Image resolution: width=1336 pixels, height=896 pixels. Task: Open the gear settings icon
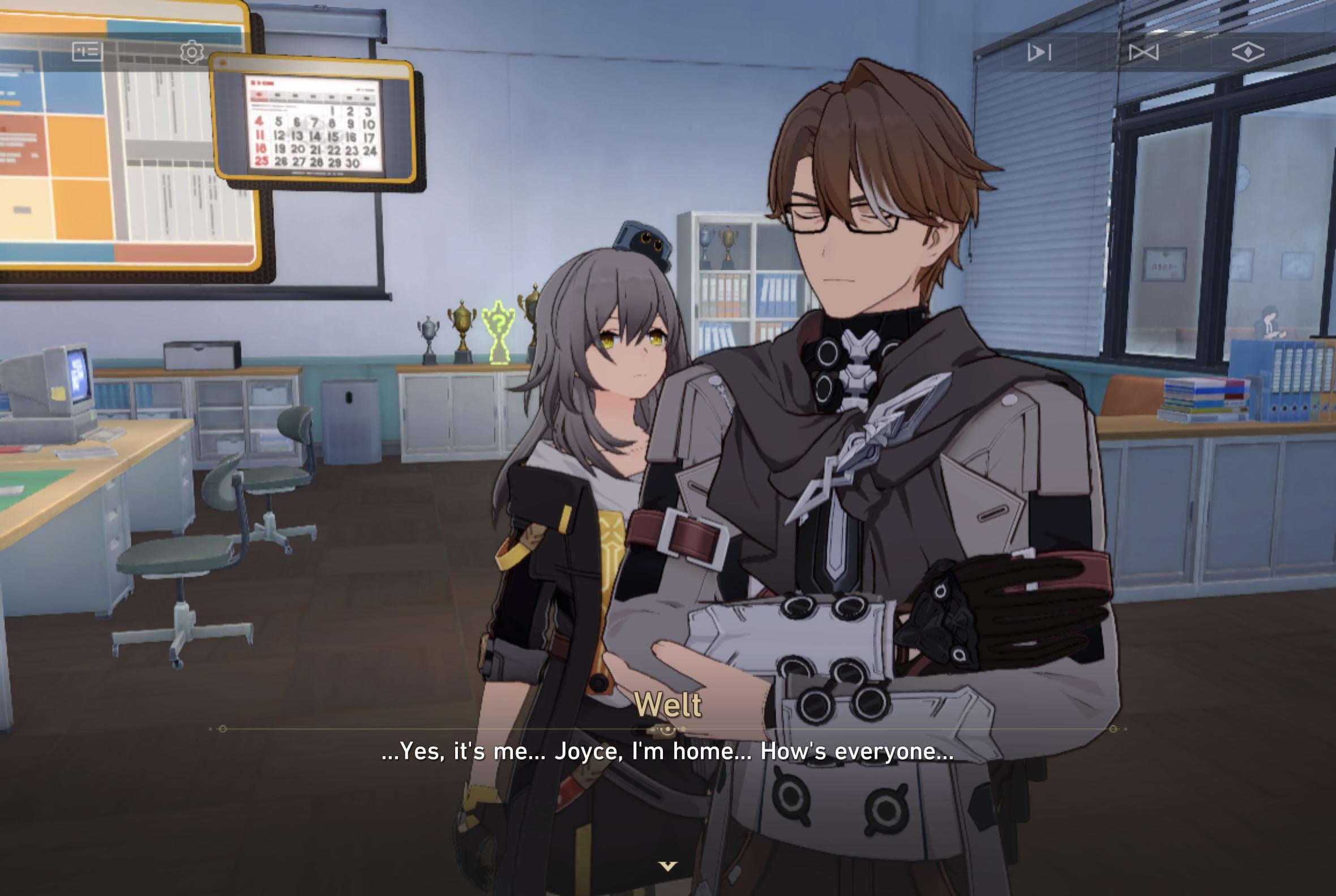tap(192, 52)
